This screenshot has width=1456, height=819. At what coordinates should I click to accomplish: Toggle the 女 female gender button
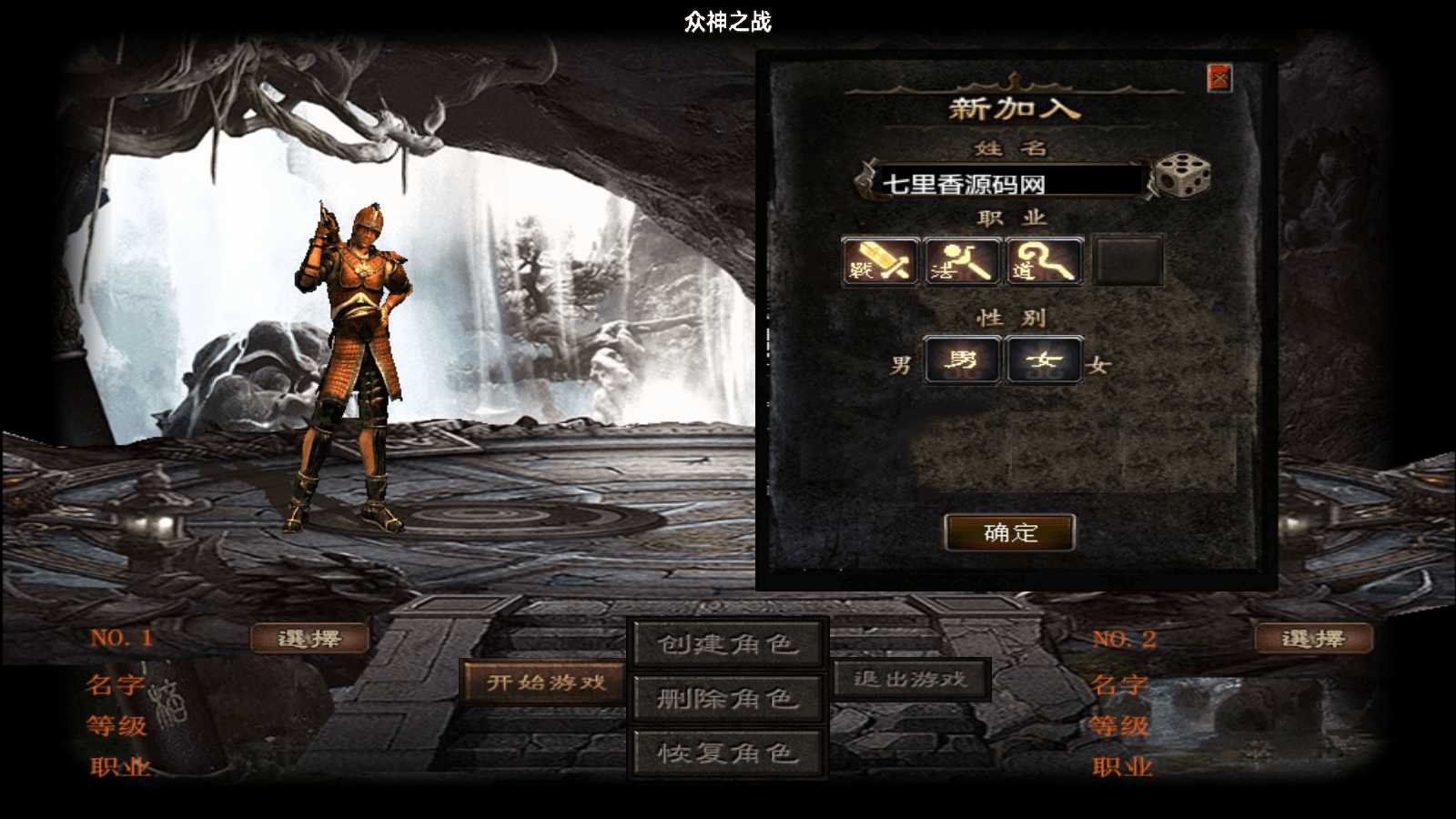(1044, 359)
